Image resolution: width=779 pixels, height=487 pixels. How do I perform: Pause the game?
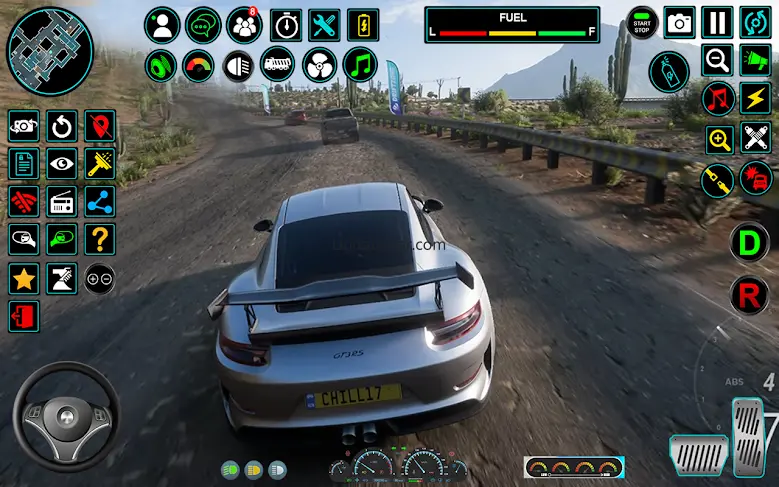point(717,23)
